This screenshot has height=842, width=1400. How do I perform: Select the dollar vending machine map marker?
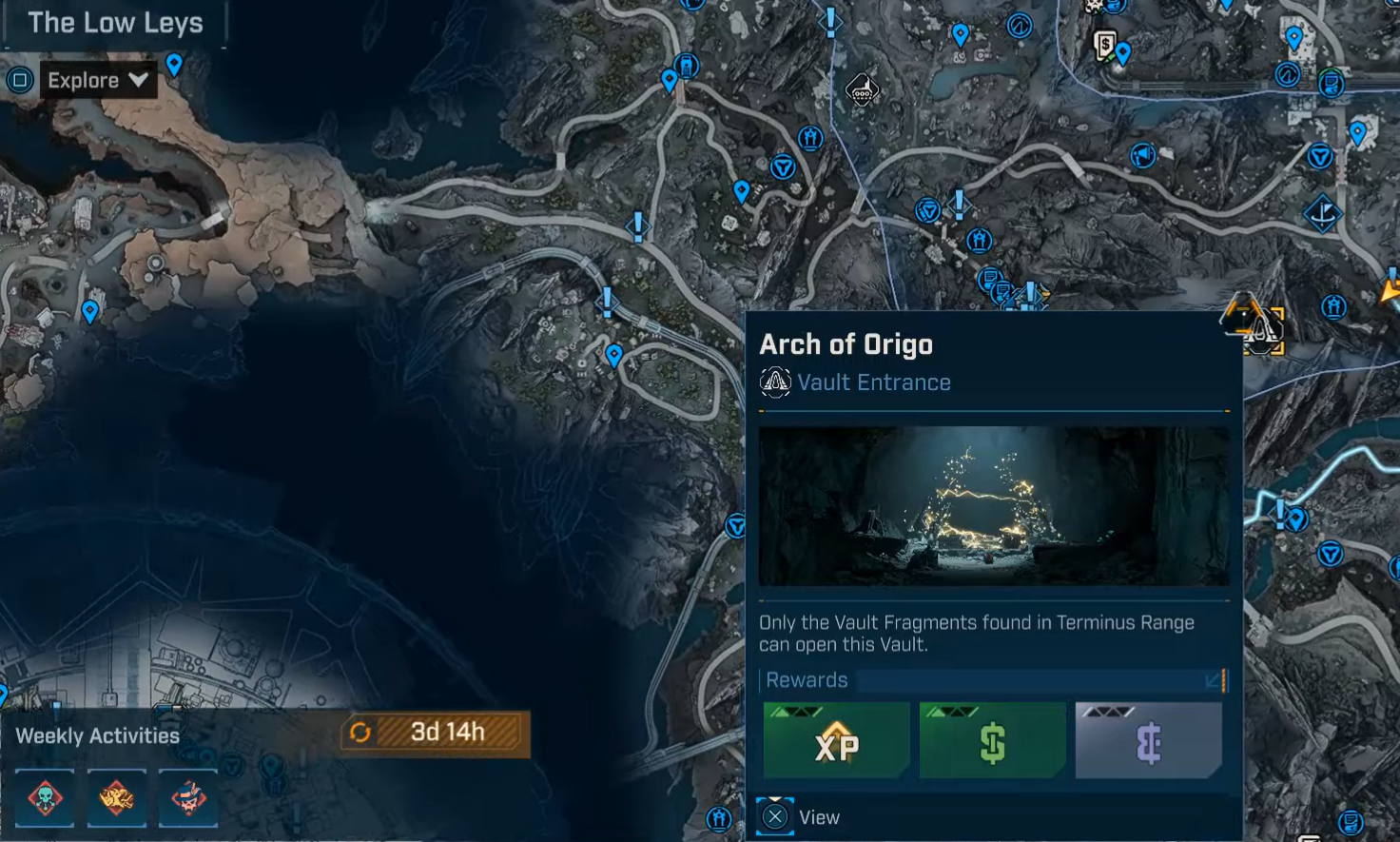coord(1104,44)
